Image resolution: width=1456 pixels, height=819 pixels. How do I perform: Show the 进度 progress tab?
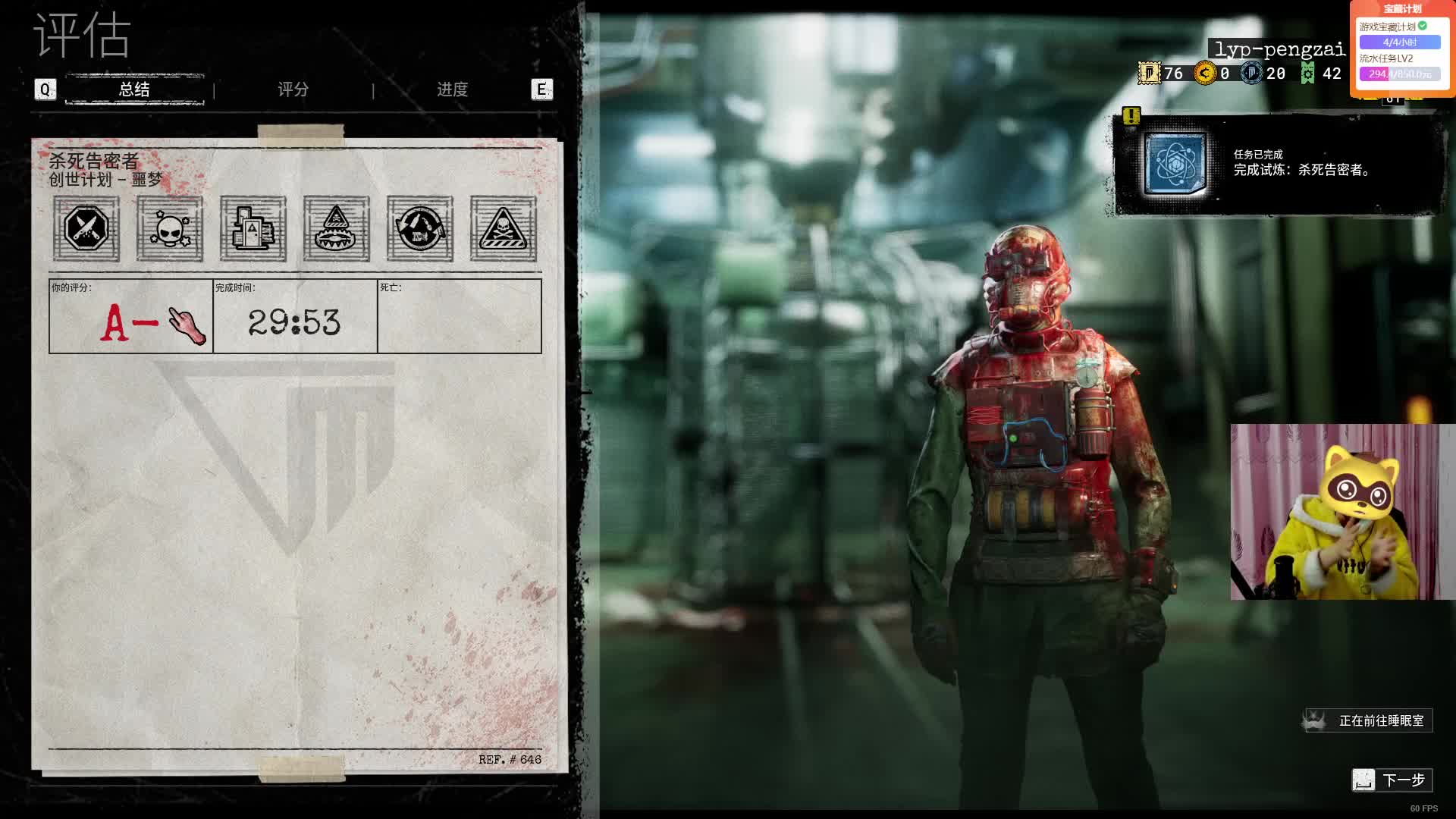coord(452,89)
